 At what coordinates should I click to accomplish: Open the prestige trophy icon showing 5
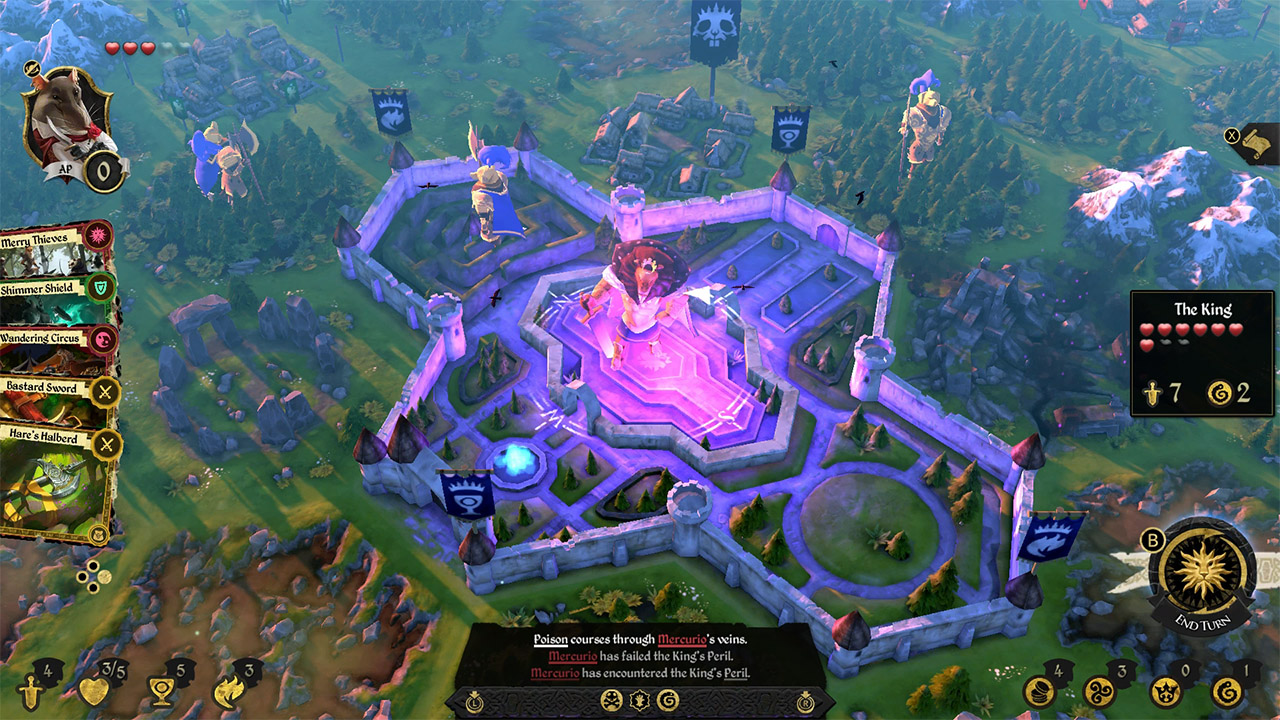pos(160,693)
